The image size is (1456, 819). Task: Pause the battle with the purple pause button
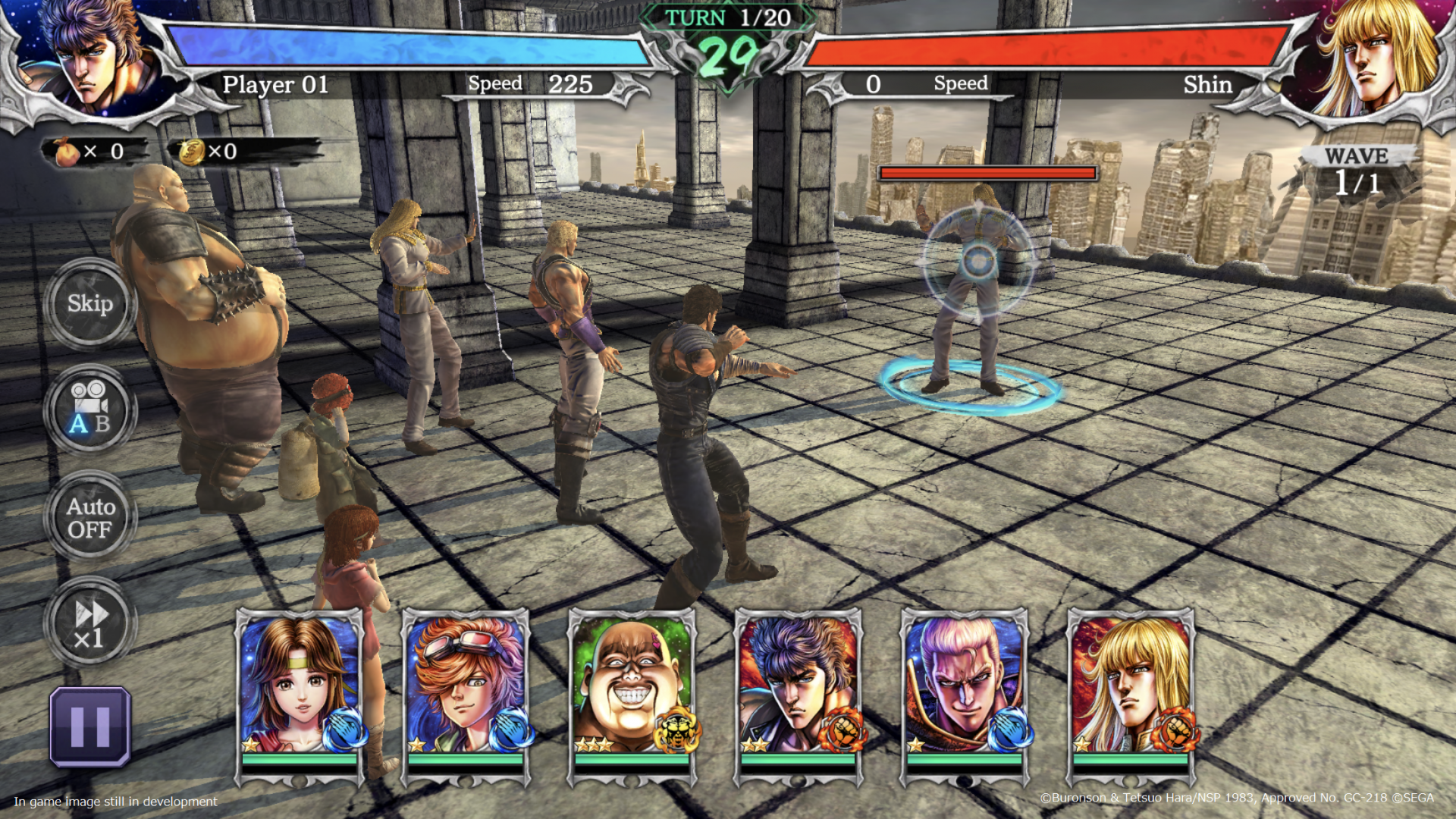[x=90, y=726]
